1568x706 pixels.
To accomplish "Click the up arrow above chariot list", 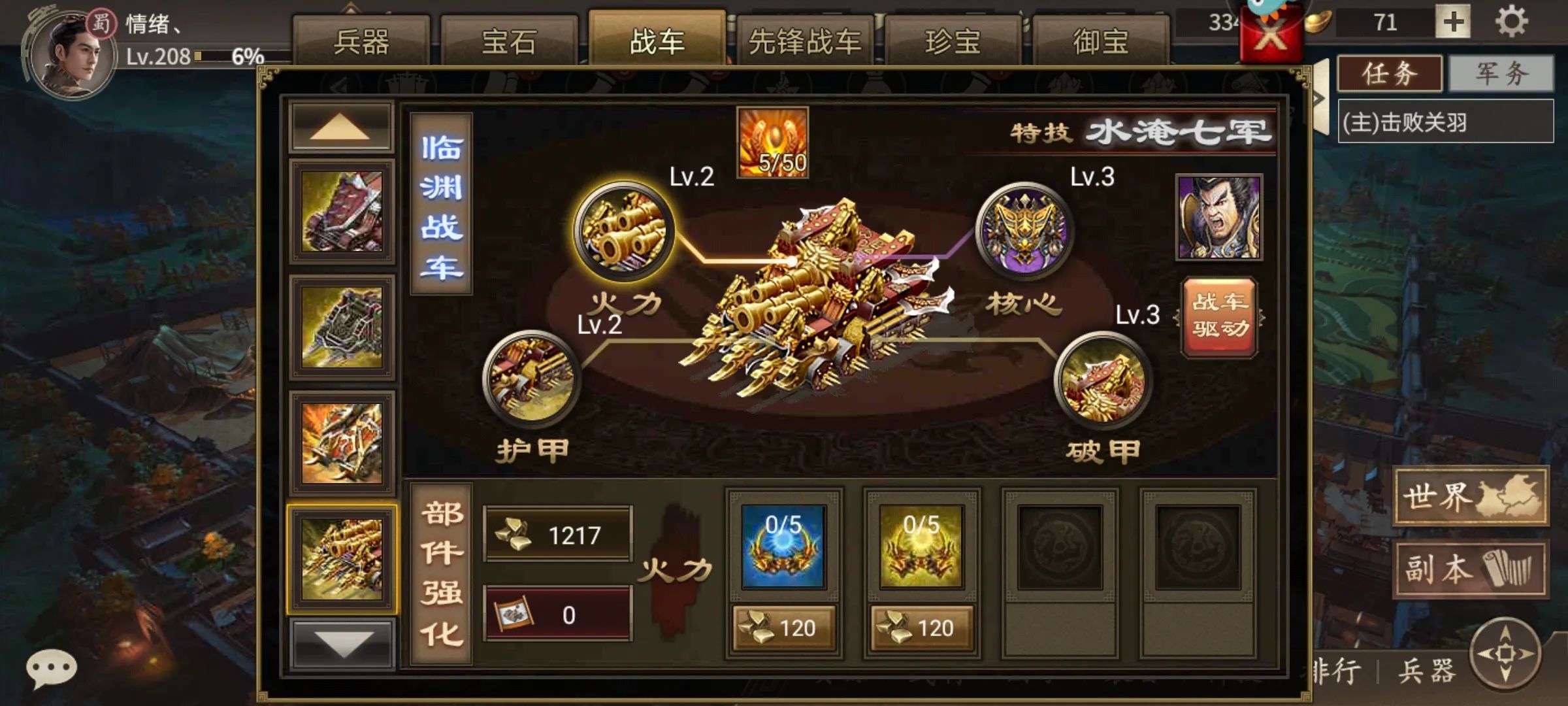I will (x=340, y=126).
